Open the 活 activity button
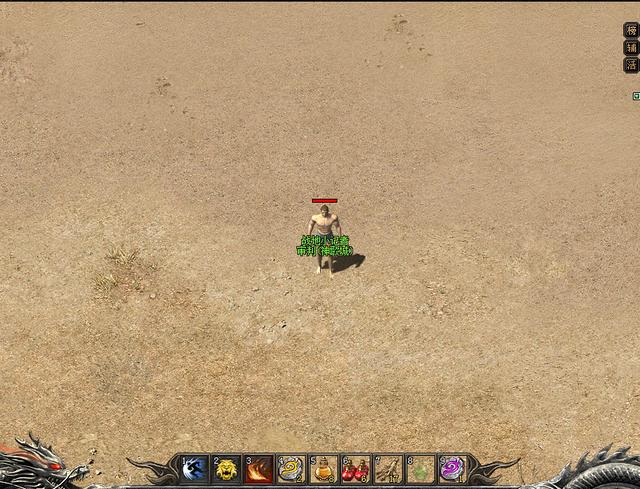 click(x=631, y=64)
